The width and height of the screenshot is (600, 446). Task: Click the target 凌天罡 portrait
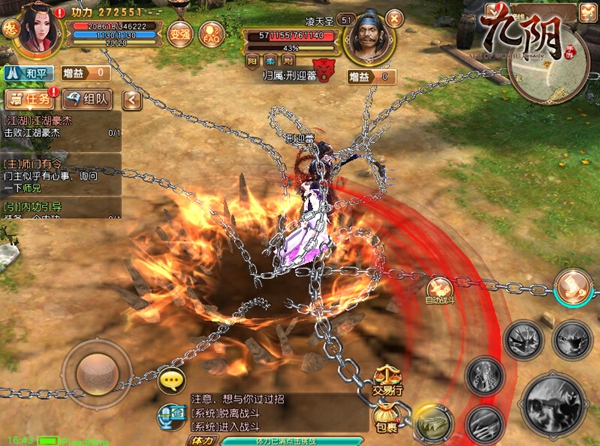tap(366, 40)
